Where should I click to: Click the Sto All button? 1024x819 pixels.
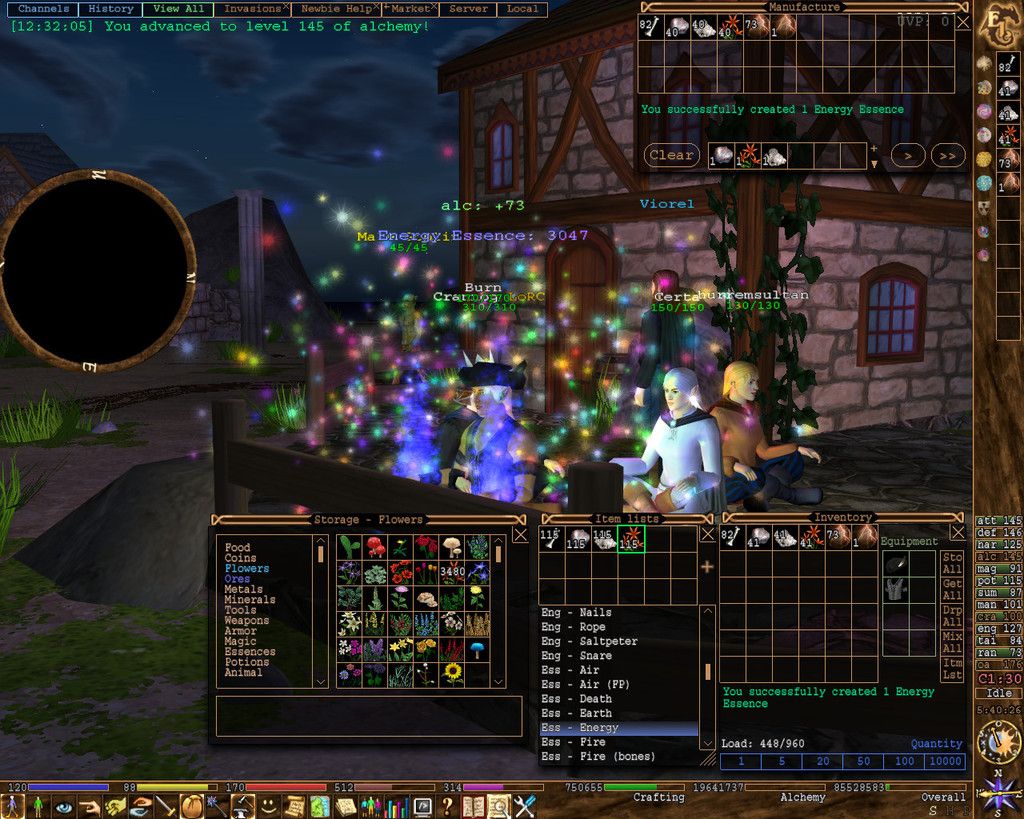[953, 563]
